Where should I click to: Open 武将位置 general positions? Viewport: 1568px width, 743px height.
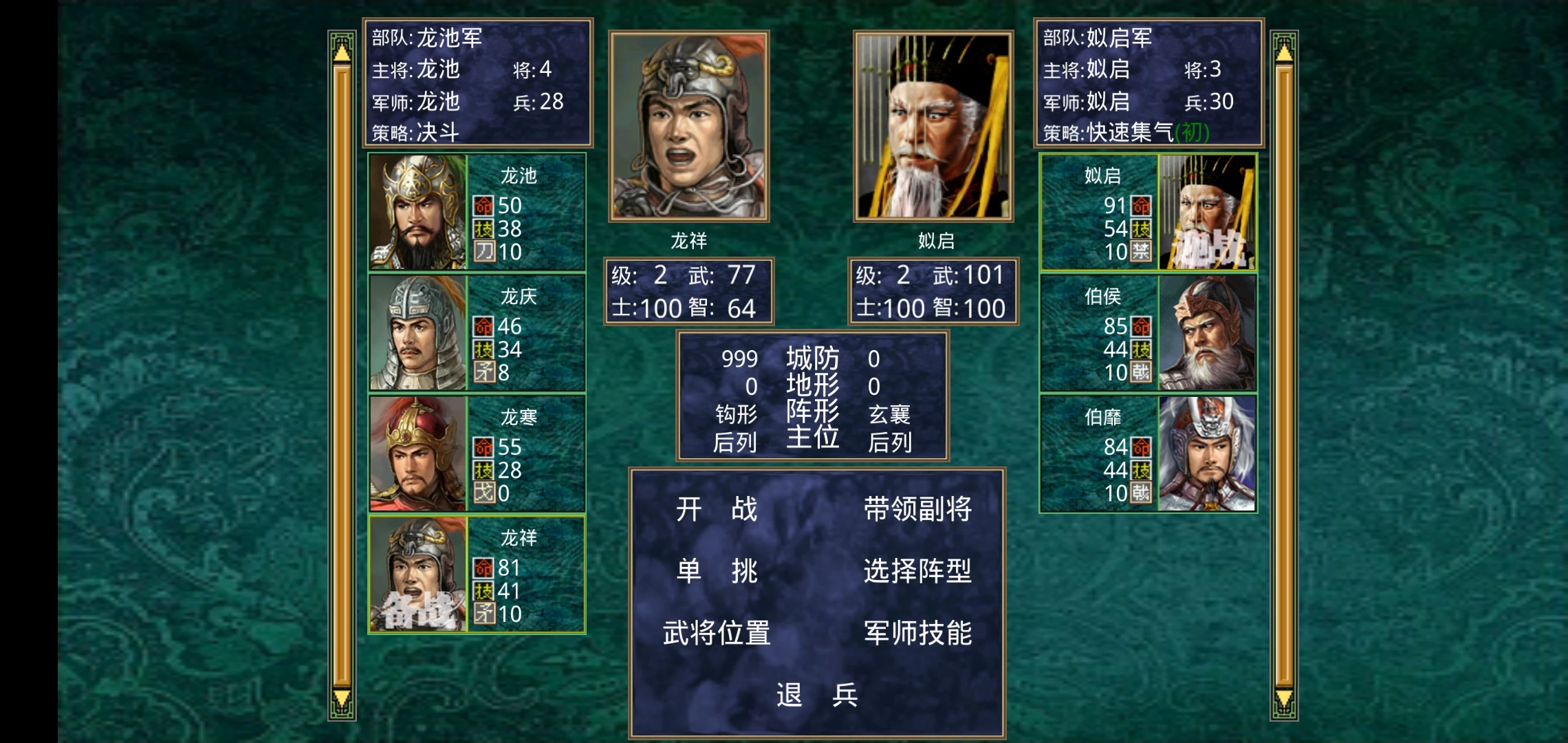pyautogui.click(x=716, y=633)
